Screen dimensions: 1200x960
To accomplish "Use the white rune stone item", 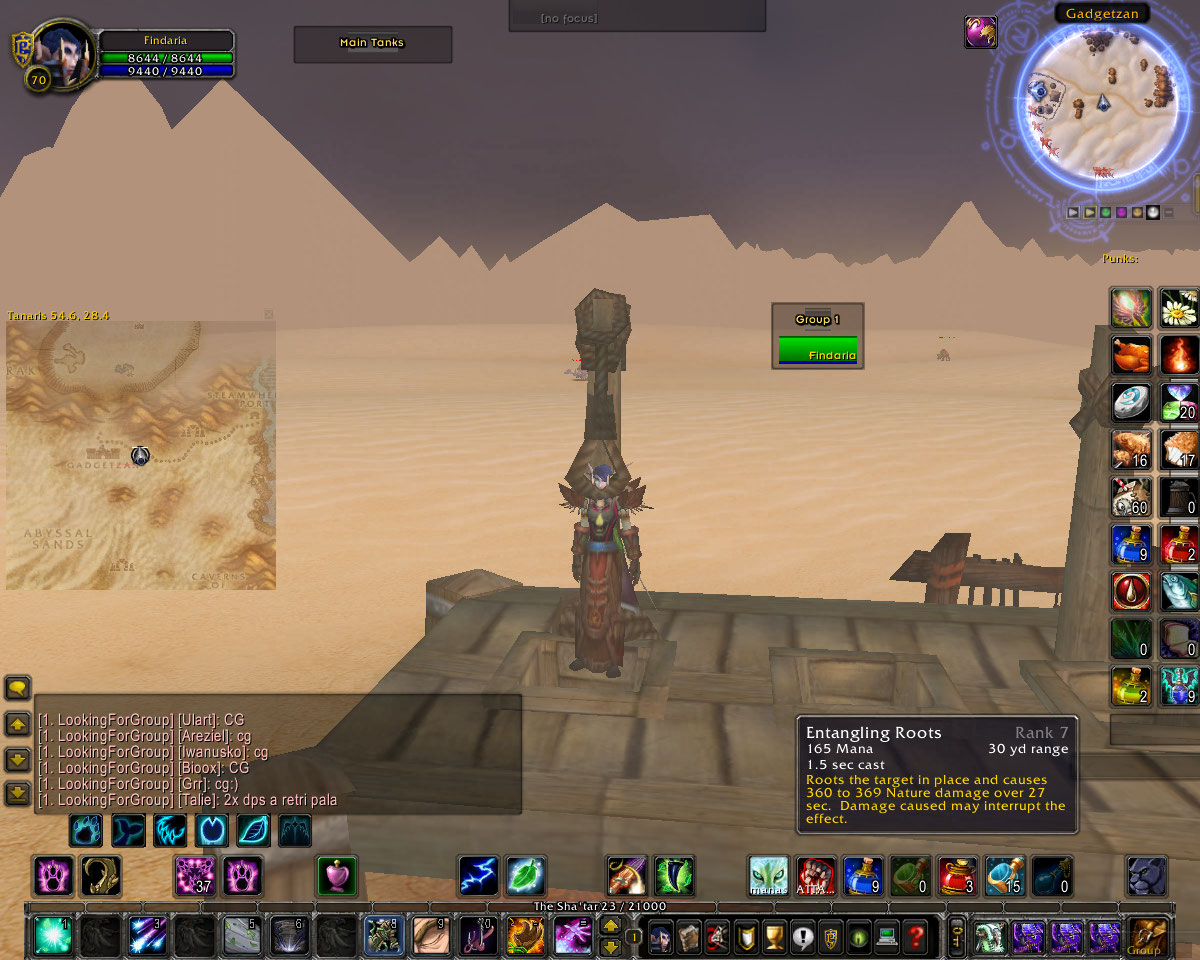I will (x=1131, y=402).
